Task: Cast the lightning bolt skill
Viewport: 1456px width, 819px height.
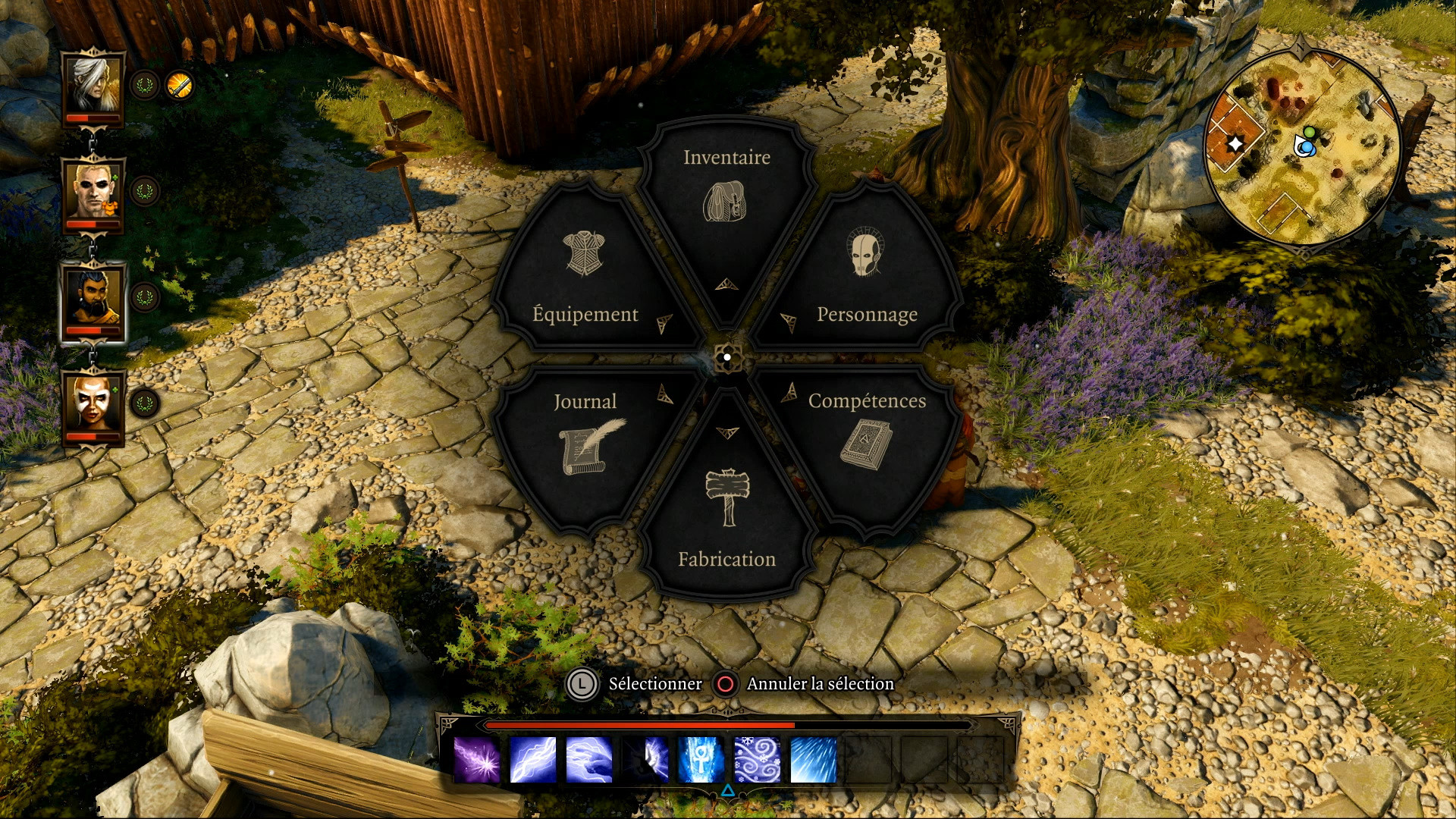Action: (533, 760)
